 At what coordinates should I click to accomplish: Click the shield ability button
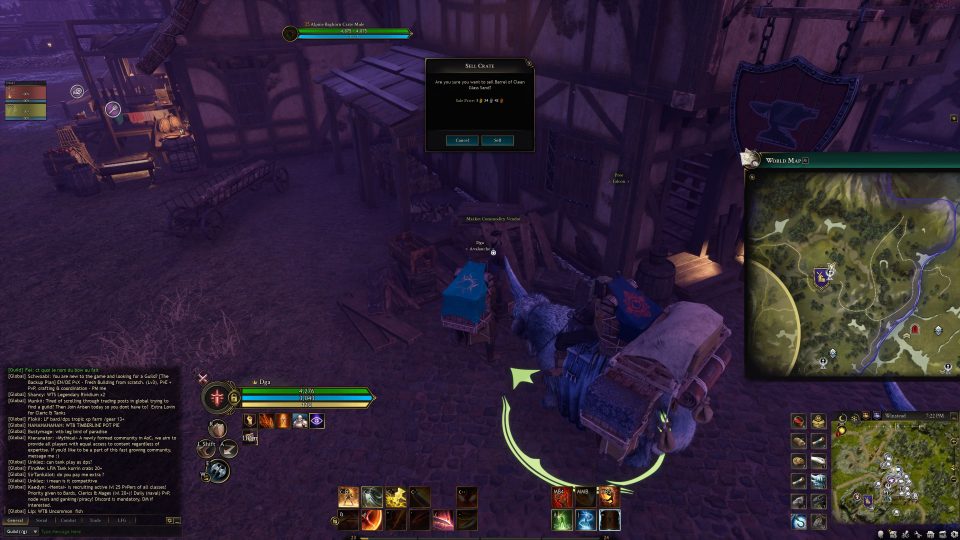point(217,428)
